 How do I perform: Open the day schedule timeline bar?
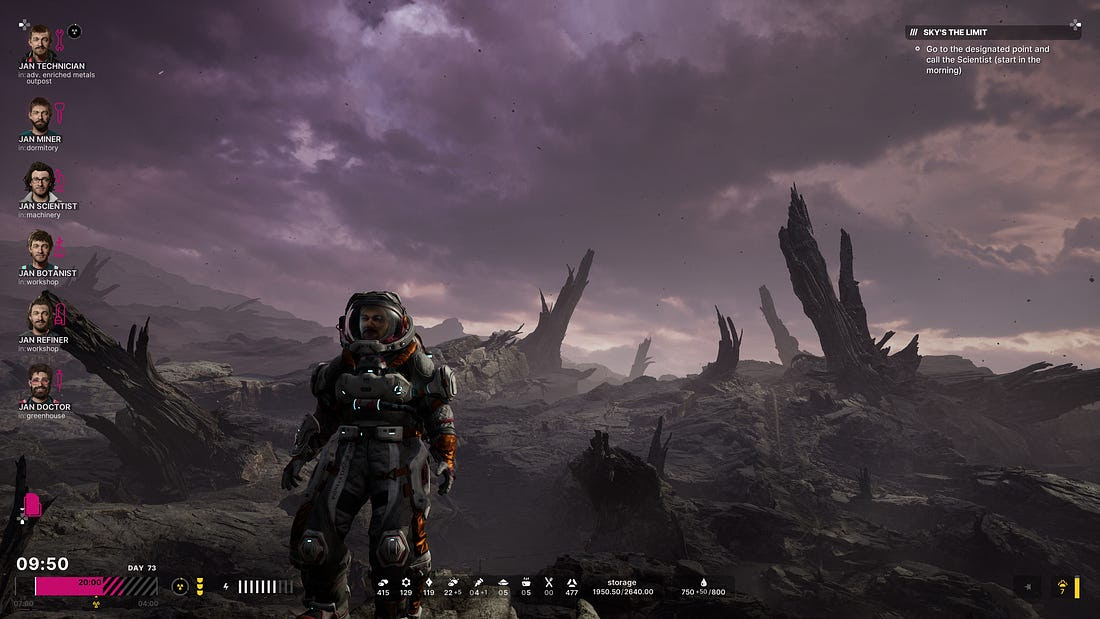point(96,586)
